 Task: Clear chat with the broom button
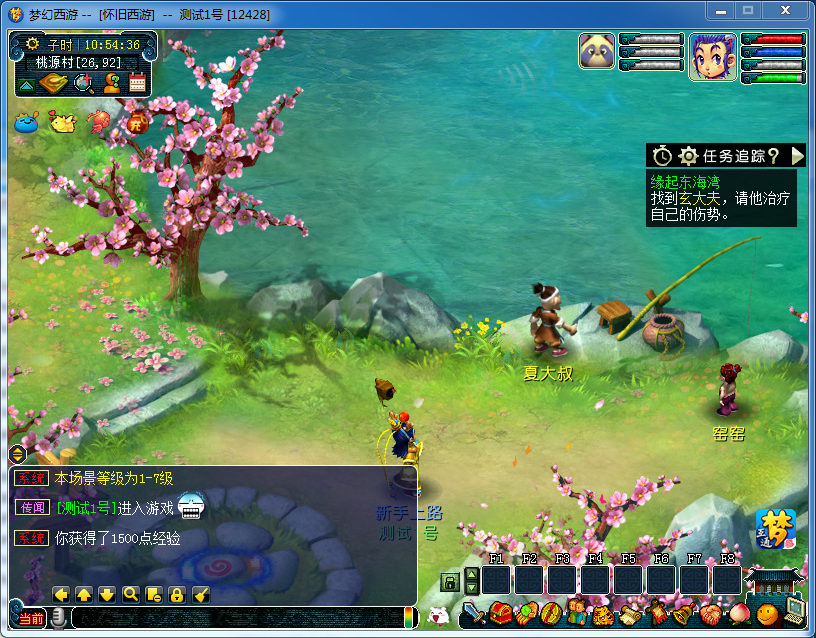(200, 594)
